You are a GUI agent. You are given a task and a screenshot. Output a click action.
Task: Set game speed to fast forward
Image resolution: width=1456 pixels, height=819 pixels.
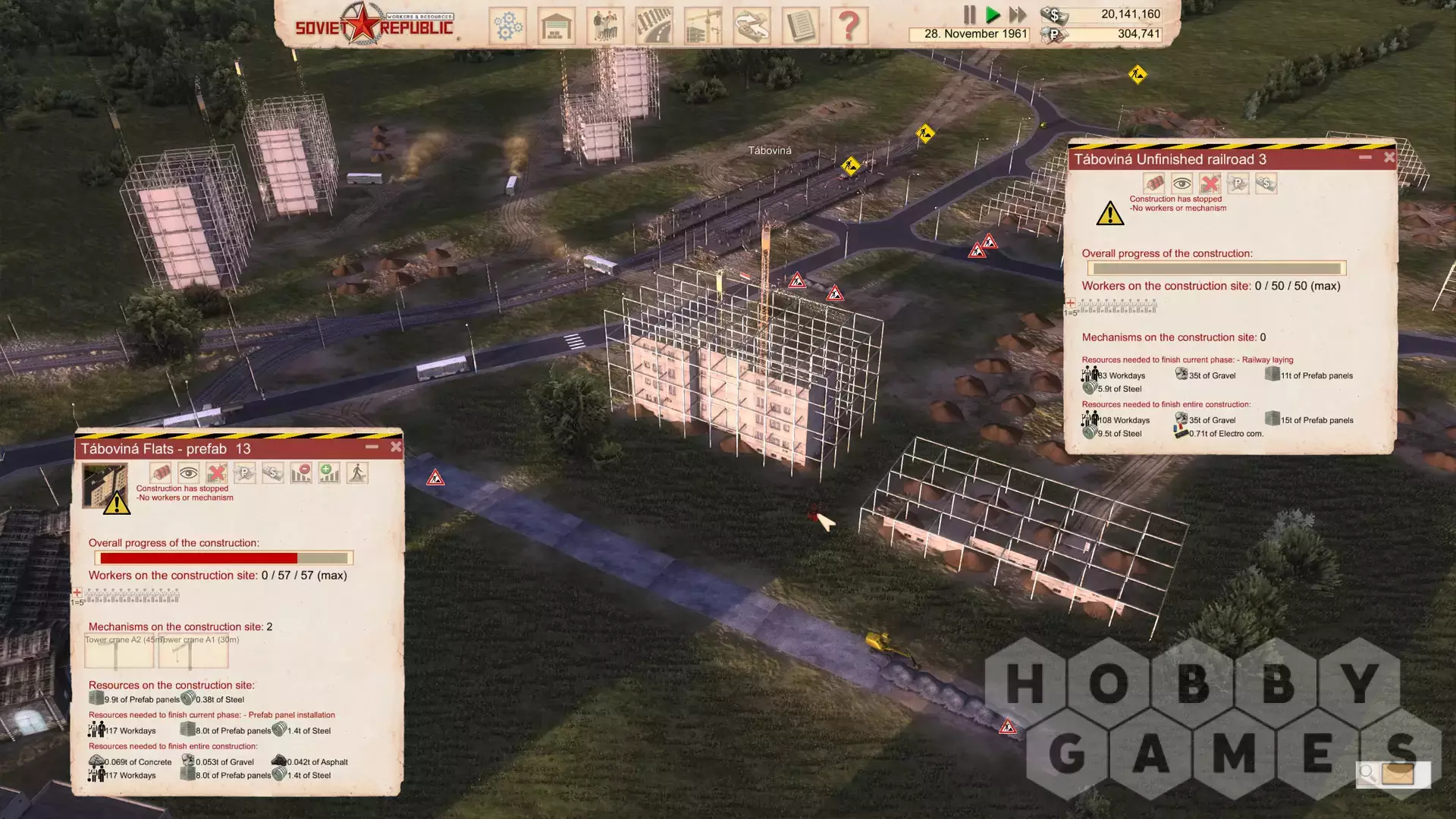[x=1018, y=14]
